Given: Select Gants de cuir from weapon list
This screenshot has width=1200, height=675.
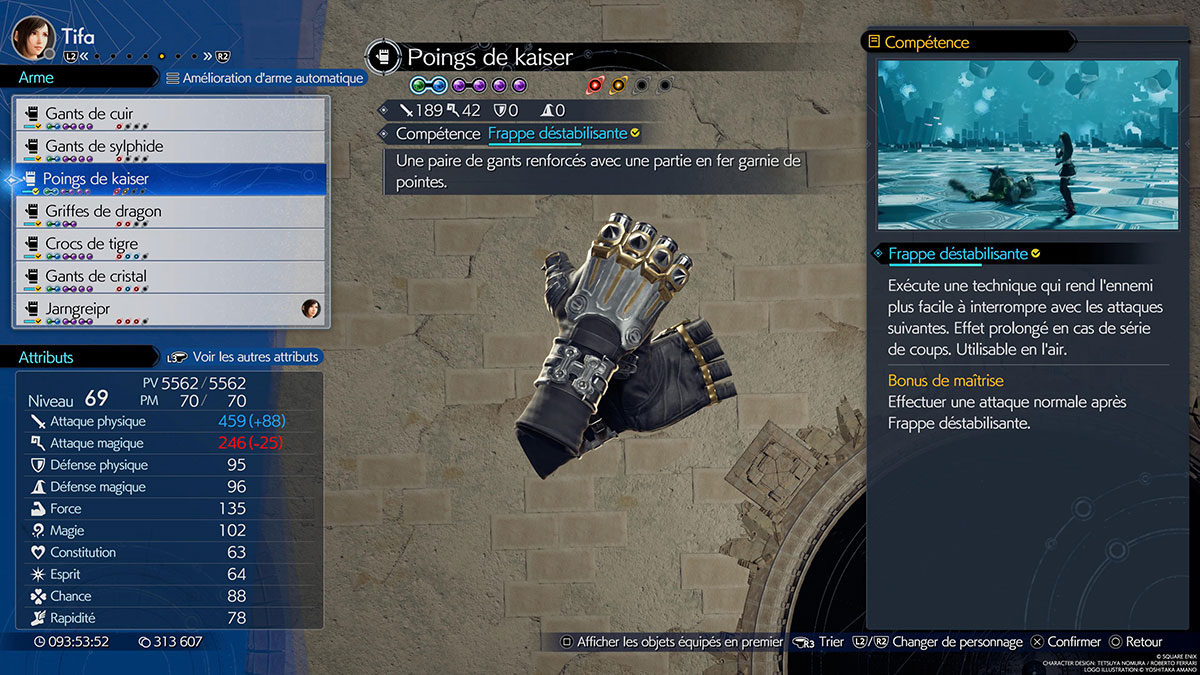Looking at the screenshot, I should [170, 114].
